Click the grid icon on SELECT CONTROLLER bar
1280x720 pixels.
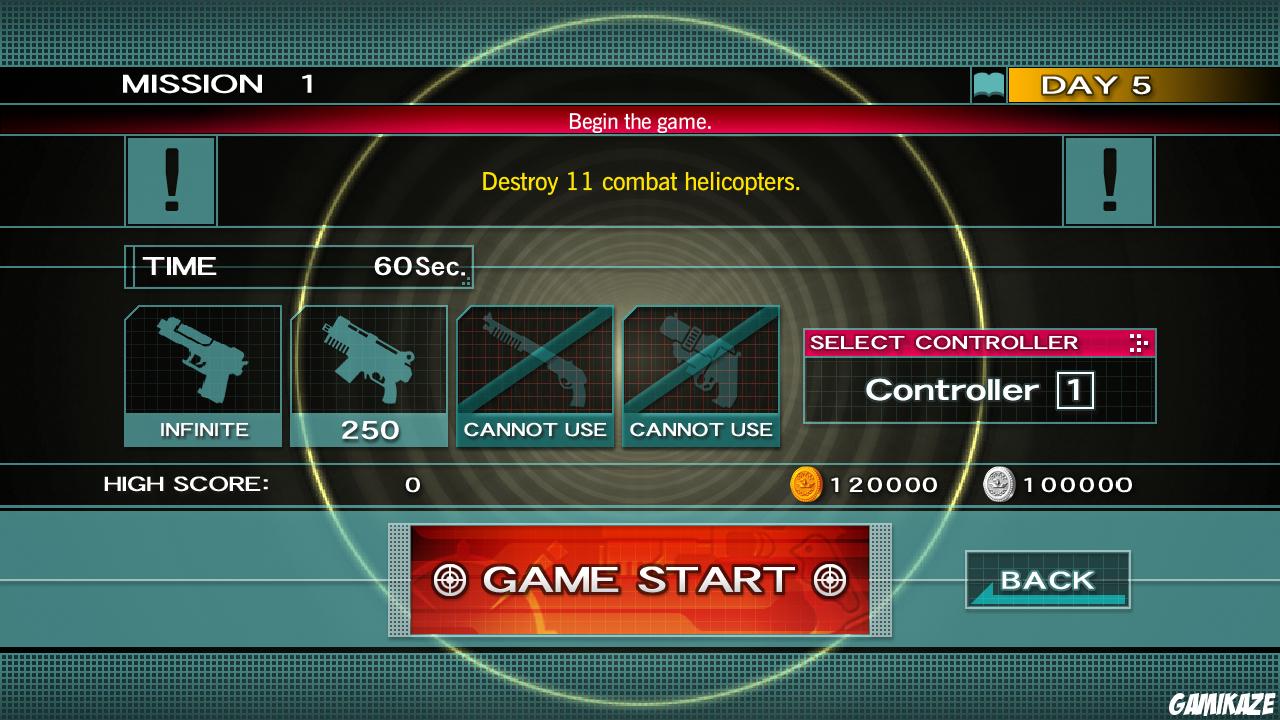point(1137,343)
